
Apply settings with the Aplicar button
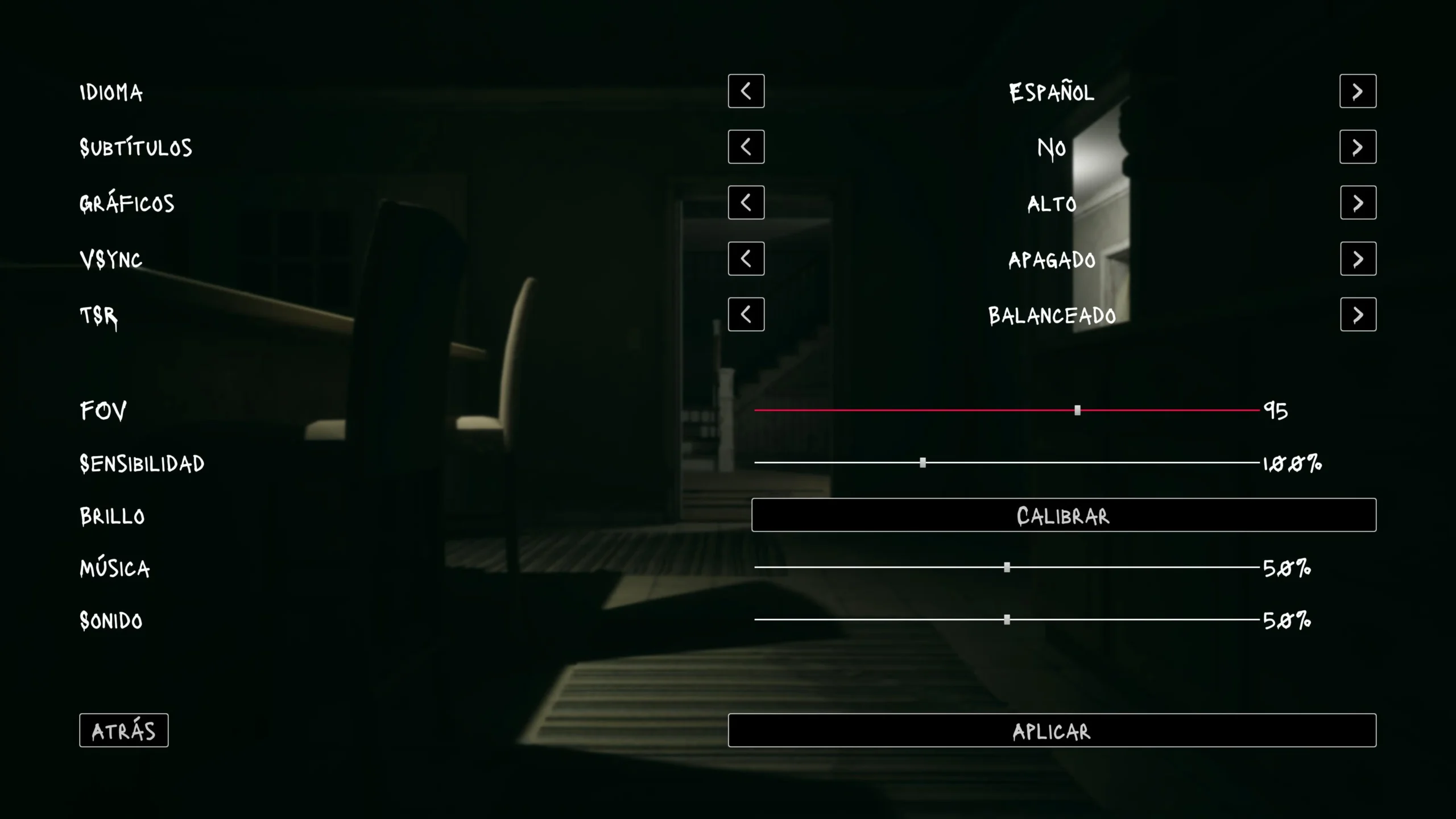[1052, 730]
